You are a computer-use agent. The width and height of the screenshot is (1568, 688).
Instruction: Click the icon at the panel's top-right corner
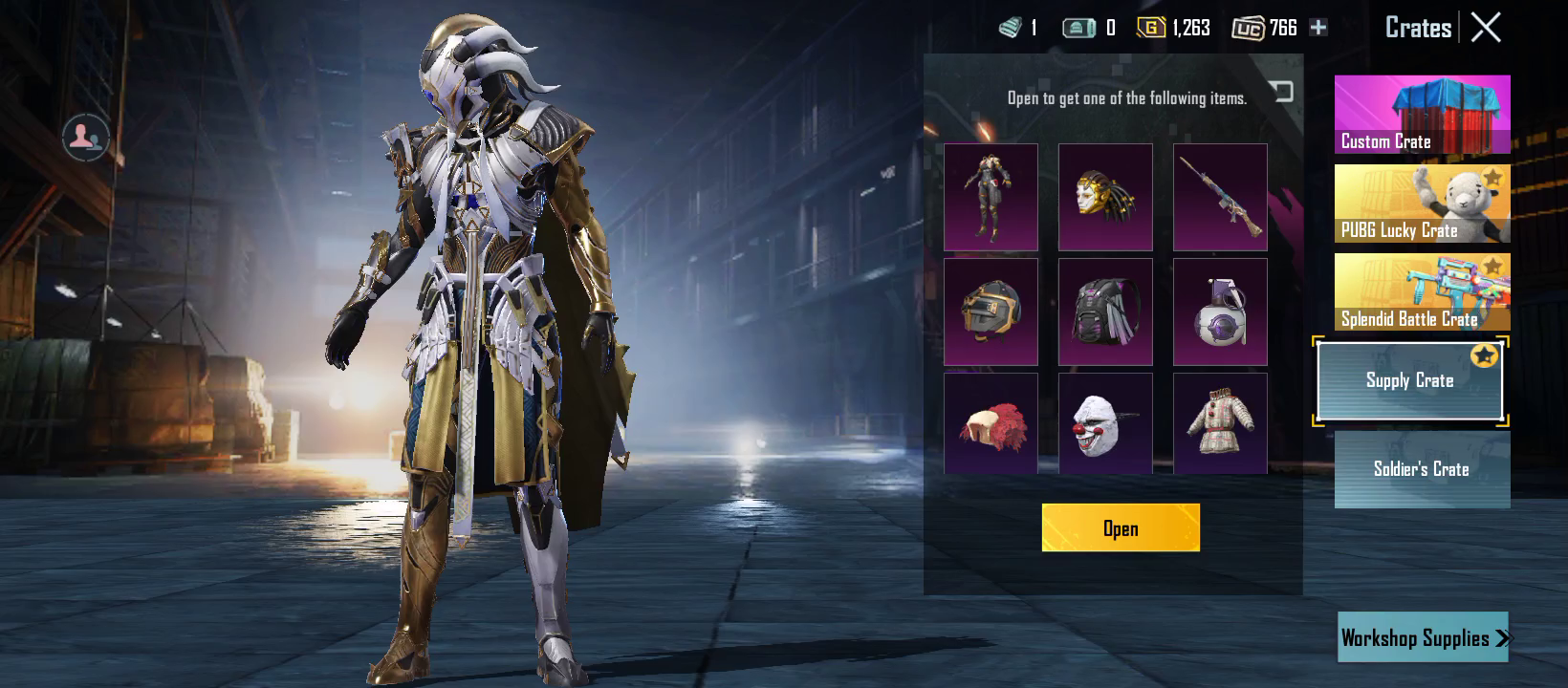point(1281,91)
